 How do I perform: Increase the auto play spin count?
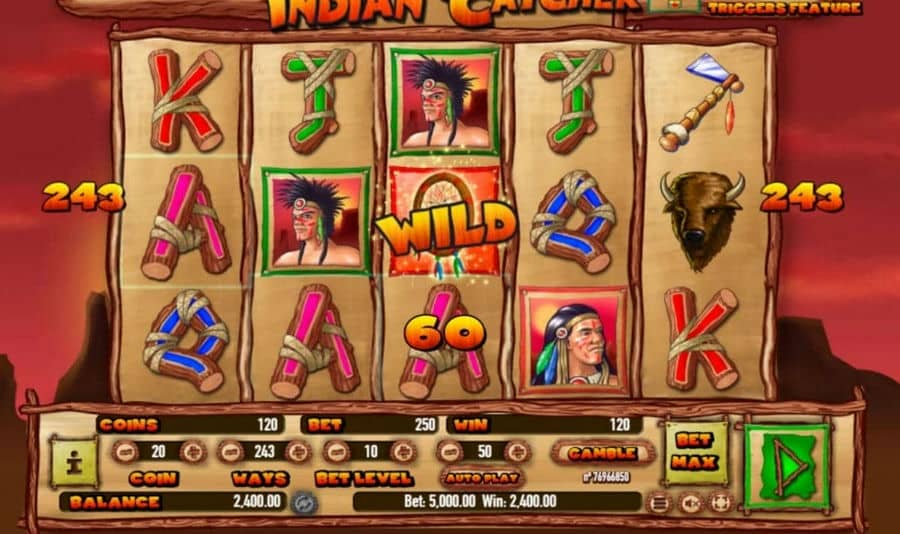515,452
